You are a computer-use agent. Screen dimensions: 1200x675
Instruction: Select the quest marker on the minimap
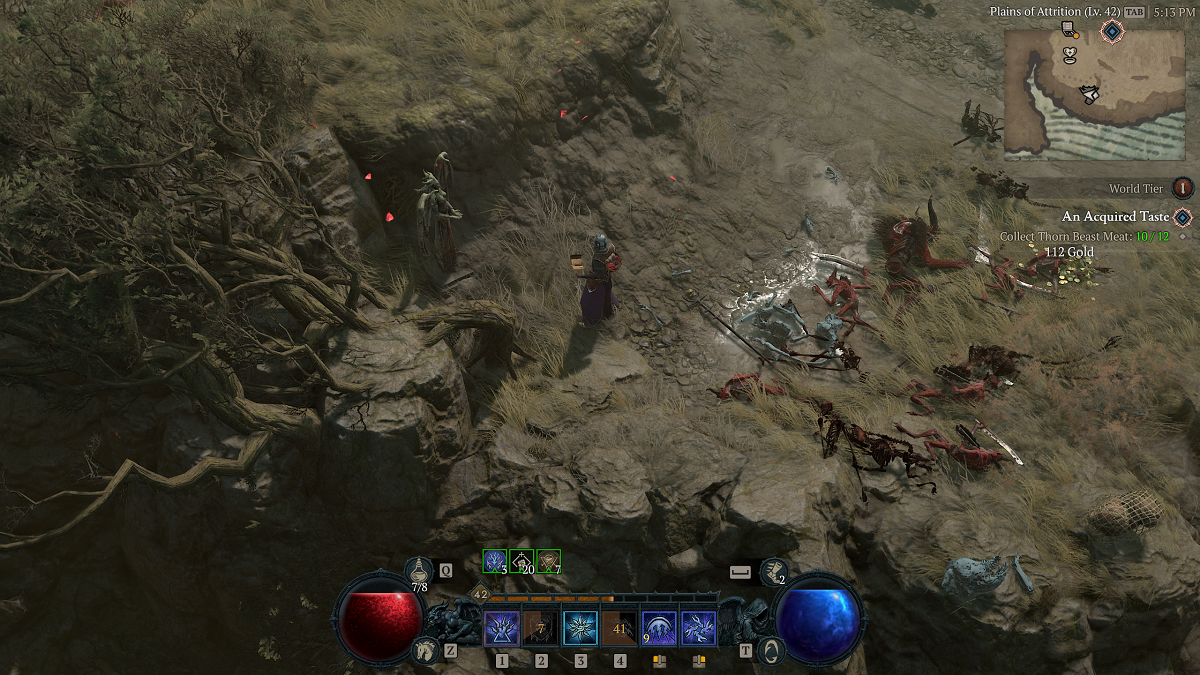coord(1112,31)
